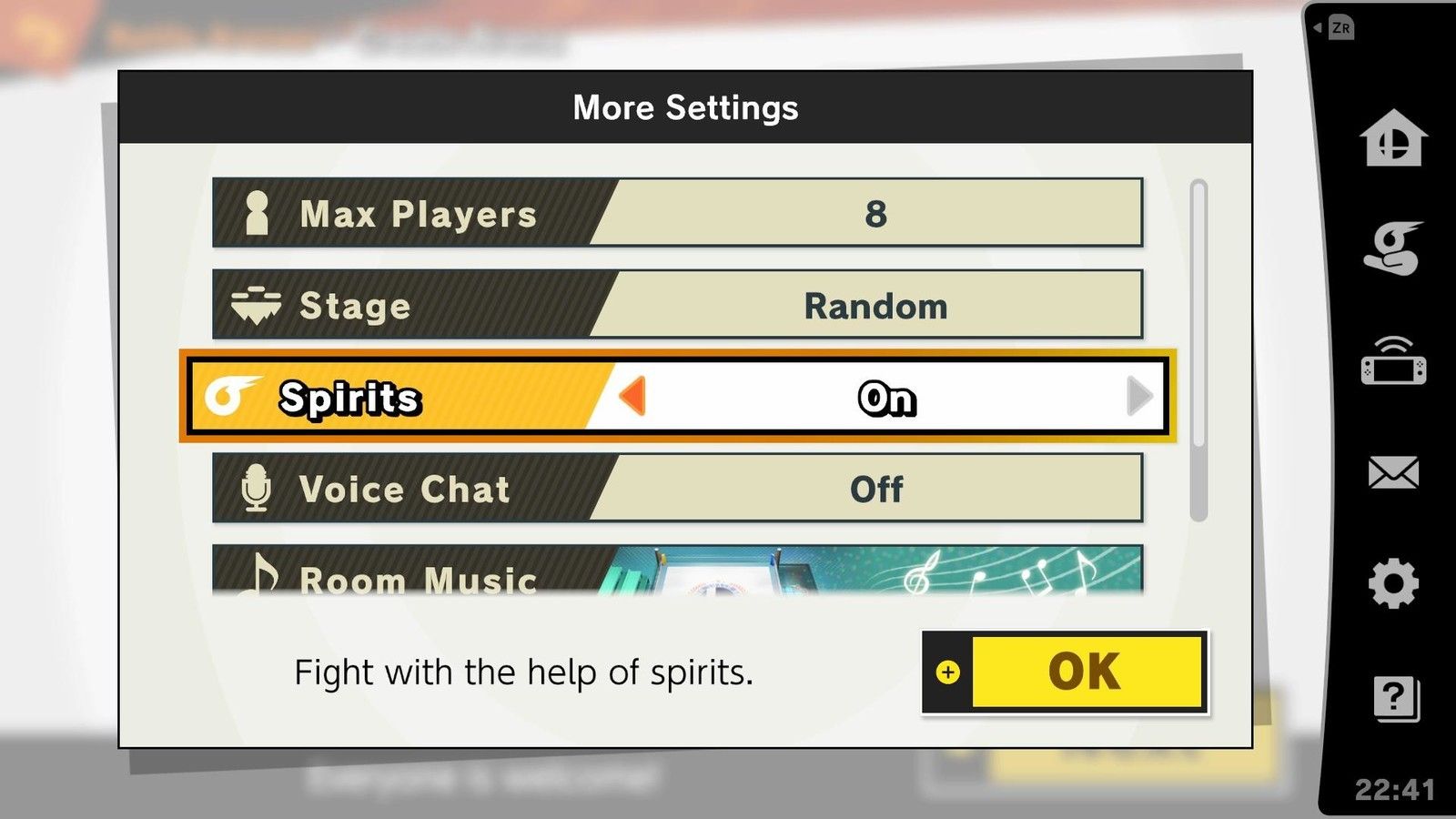The image size is (1456, 819).
Task: Open the Spirits swirl sidebar icon
Action: coord(1392,248)
